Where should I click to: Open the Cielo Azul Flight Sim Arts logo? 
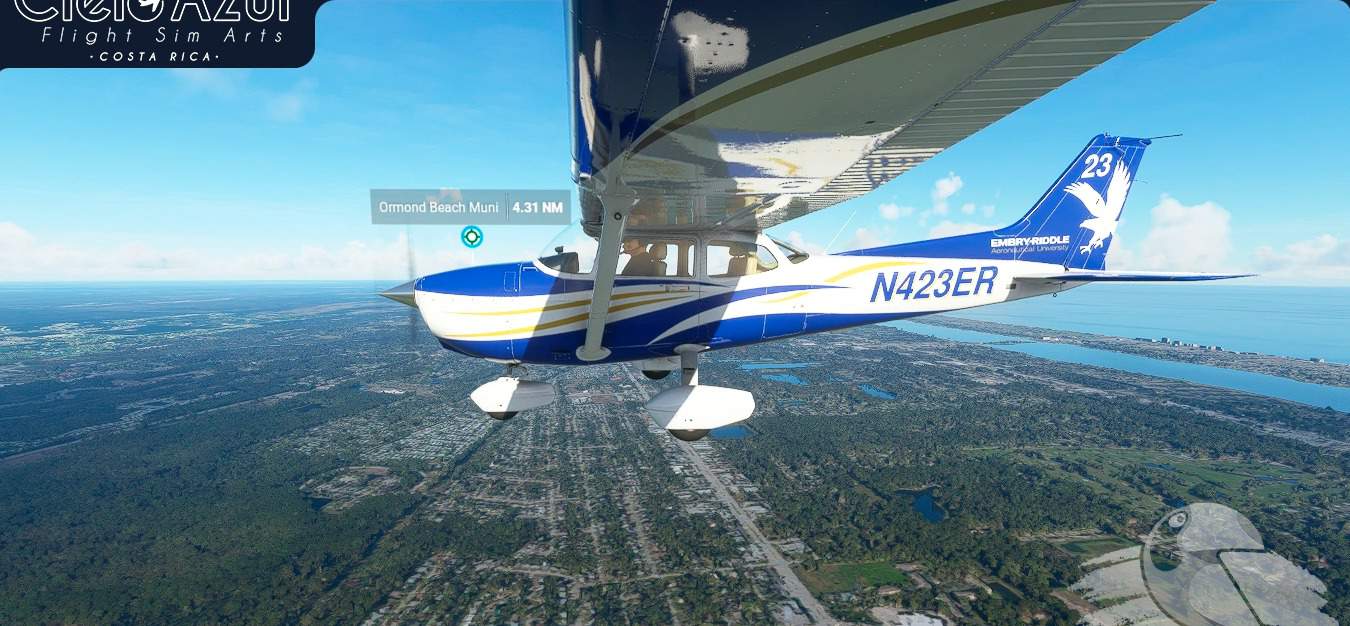[156, 31]
